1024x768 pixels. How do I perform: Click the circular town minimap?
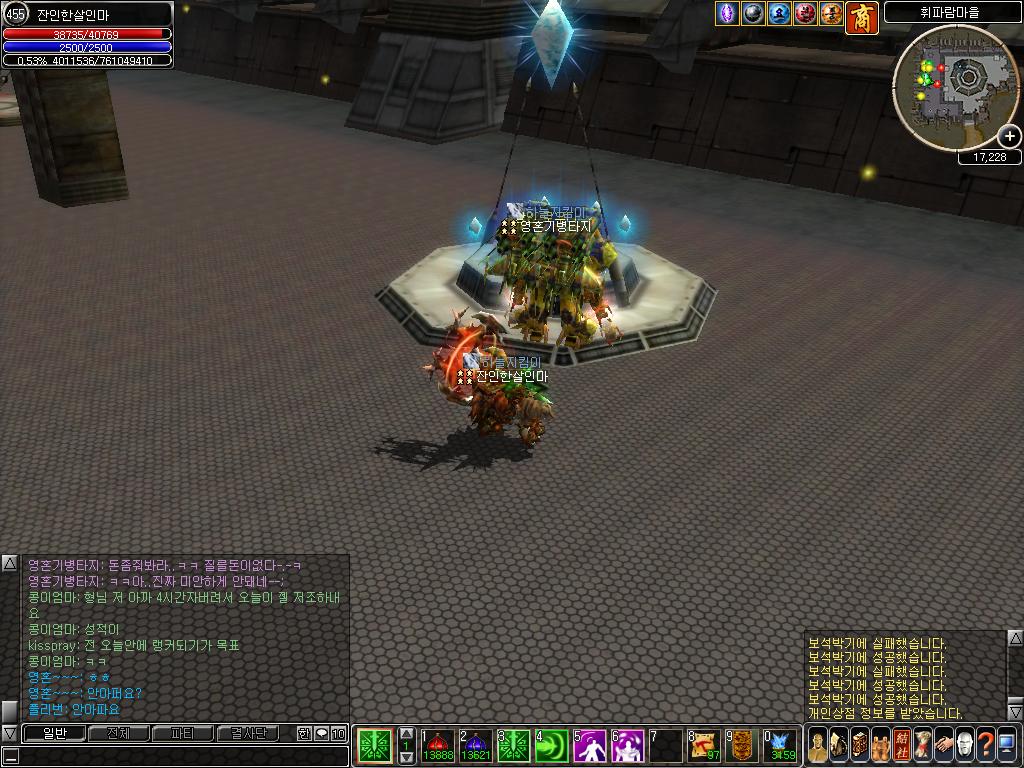[954, 87]
